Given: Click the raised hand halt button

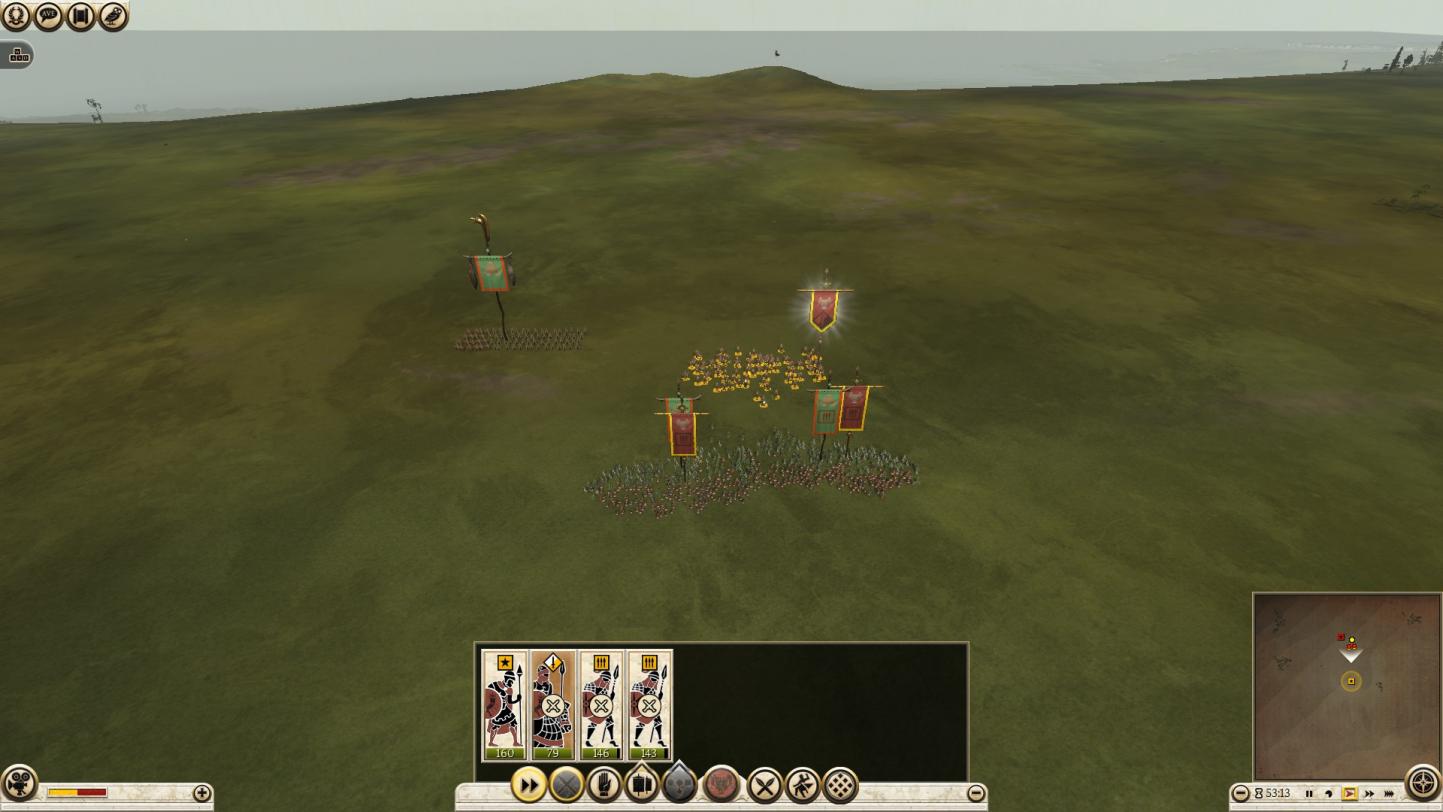Looking at the screenshot, I should pos(604,786).
